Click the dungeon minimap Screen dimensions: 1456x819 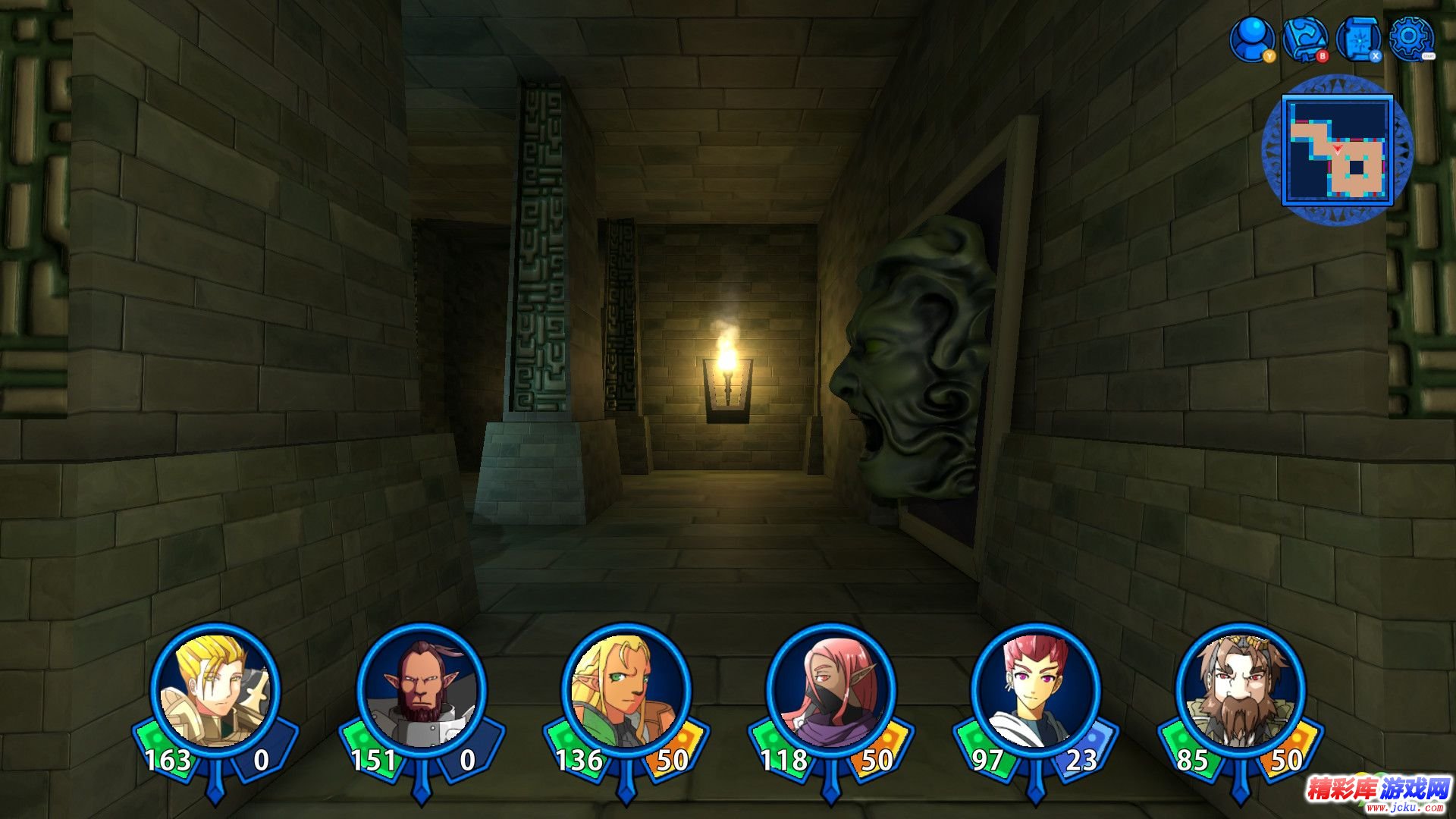[1337, 149]
